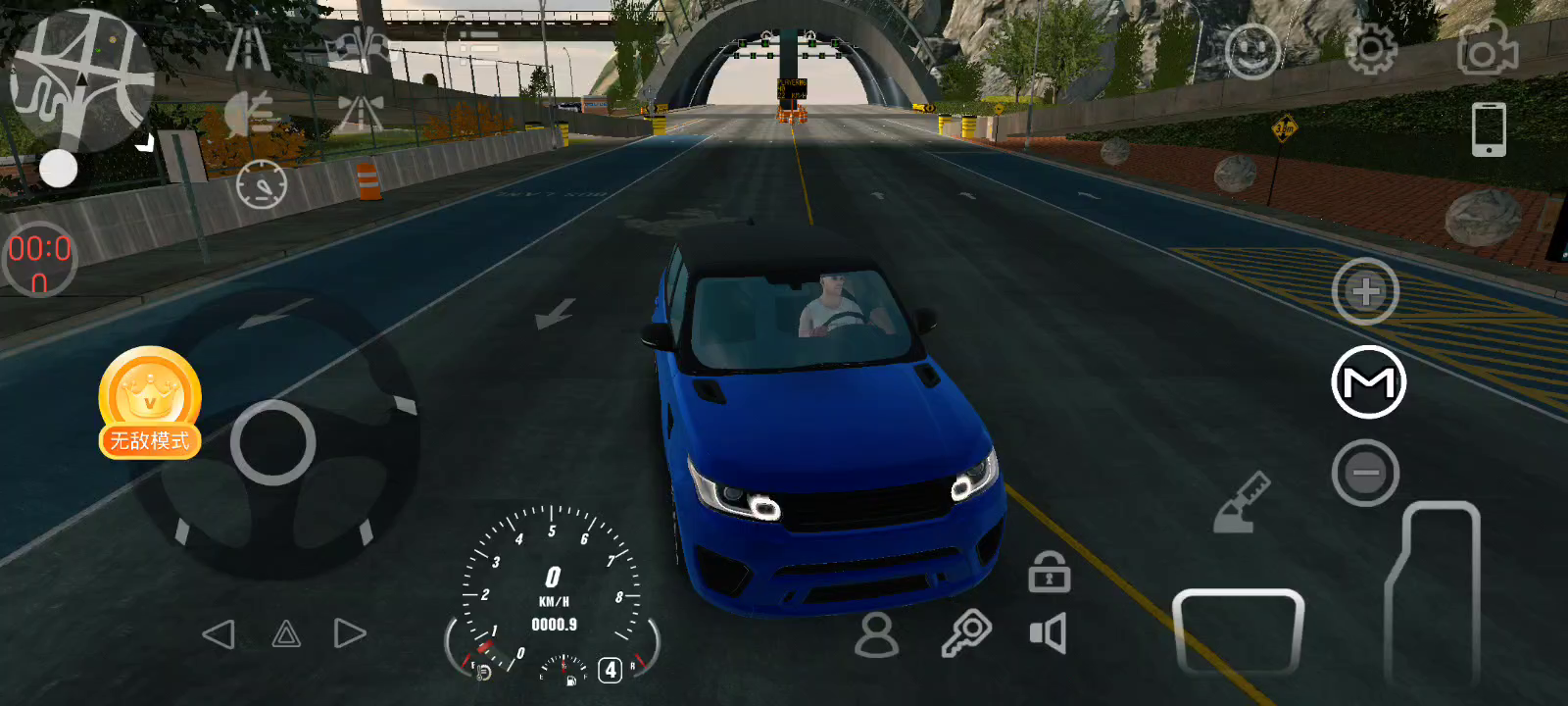Activate the gold 无敌模式 crown button

point(150,402)
